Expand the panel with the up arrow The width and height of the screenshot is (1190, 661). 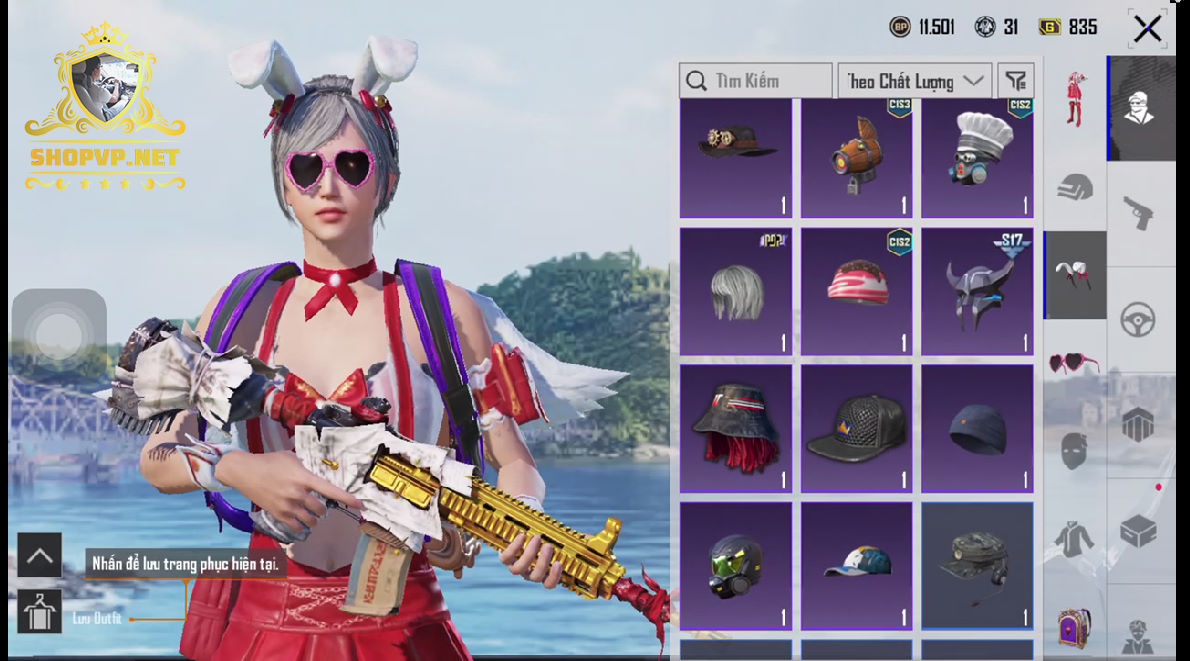[40, 555]
